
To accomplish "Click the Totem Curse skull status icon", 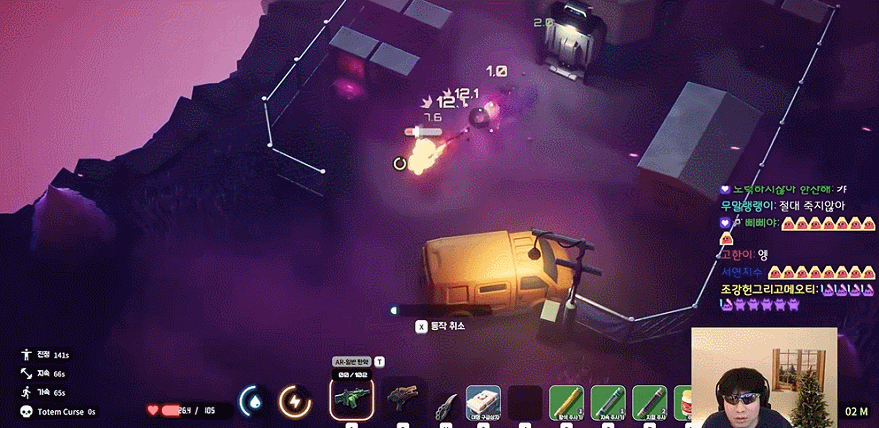I will (x=26, y=412).
